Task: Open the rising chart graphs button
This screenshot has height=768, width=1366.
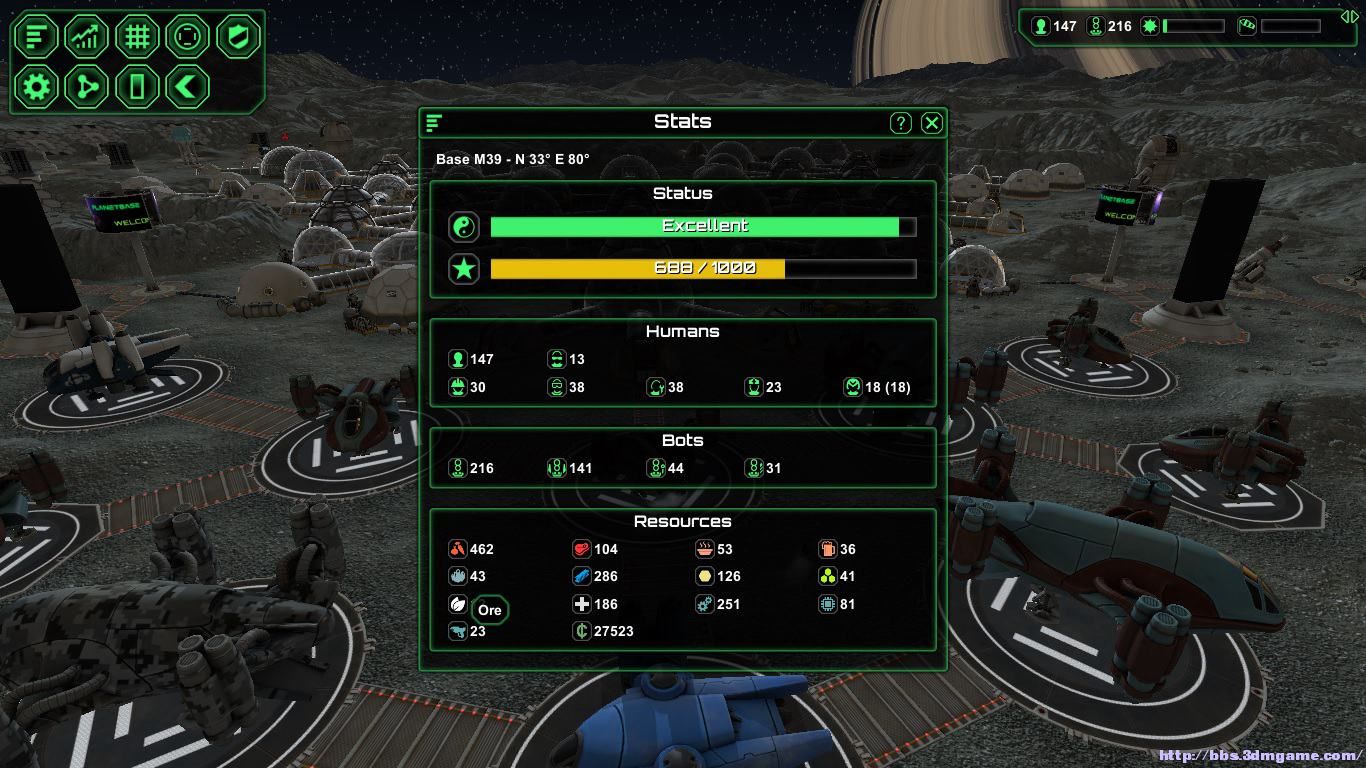Action: pyautogui.click(x=87, y=37)
